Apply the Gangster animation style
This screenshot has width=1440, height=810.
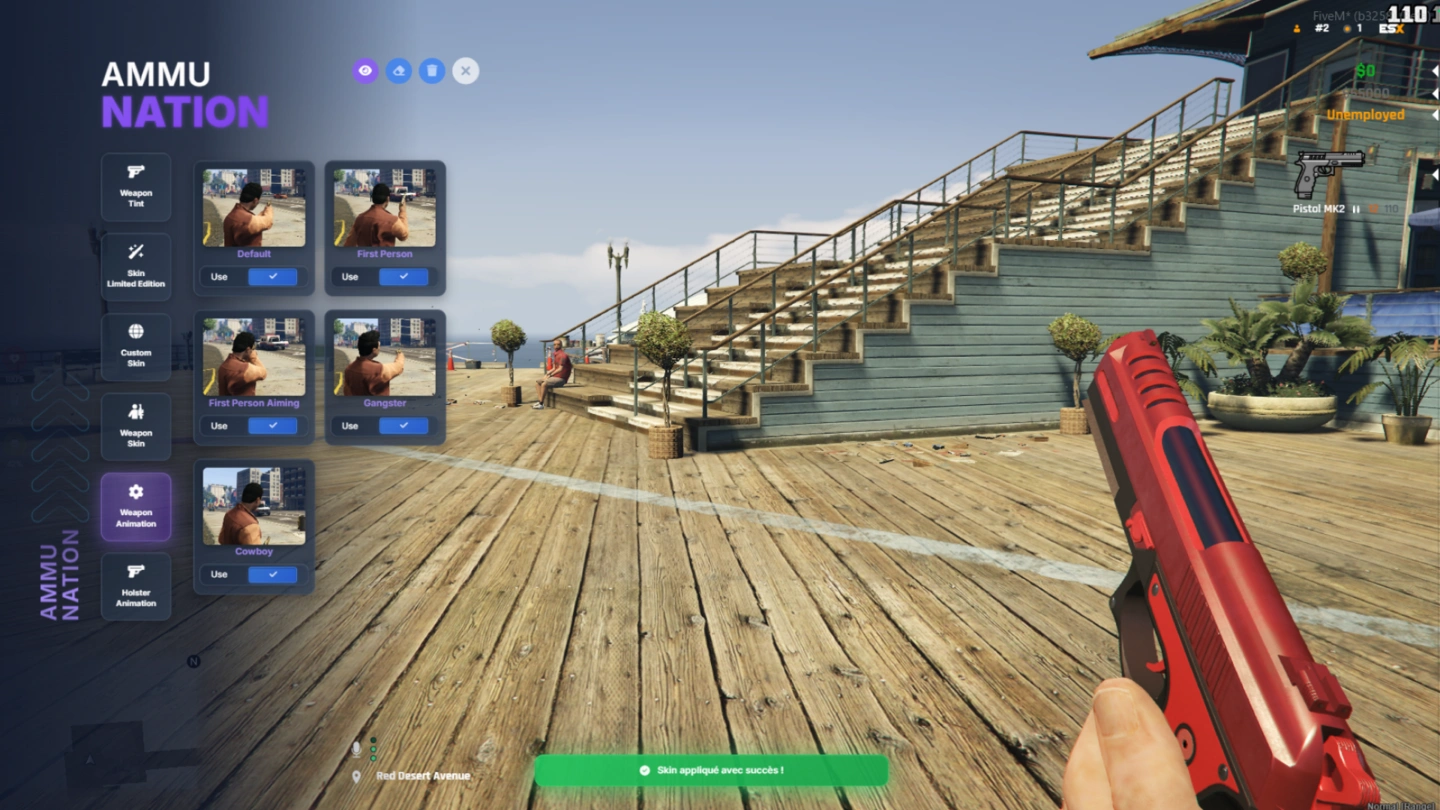[403, 426]
